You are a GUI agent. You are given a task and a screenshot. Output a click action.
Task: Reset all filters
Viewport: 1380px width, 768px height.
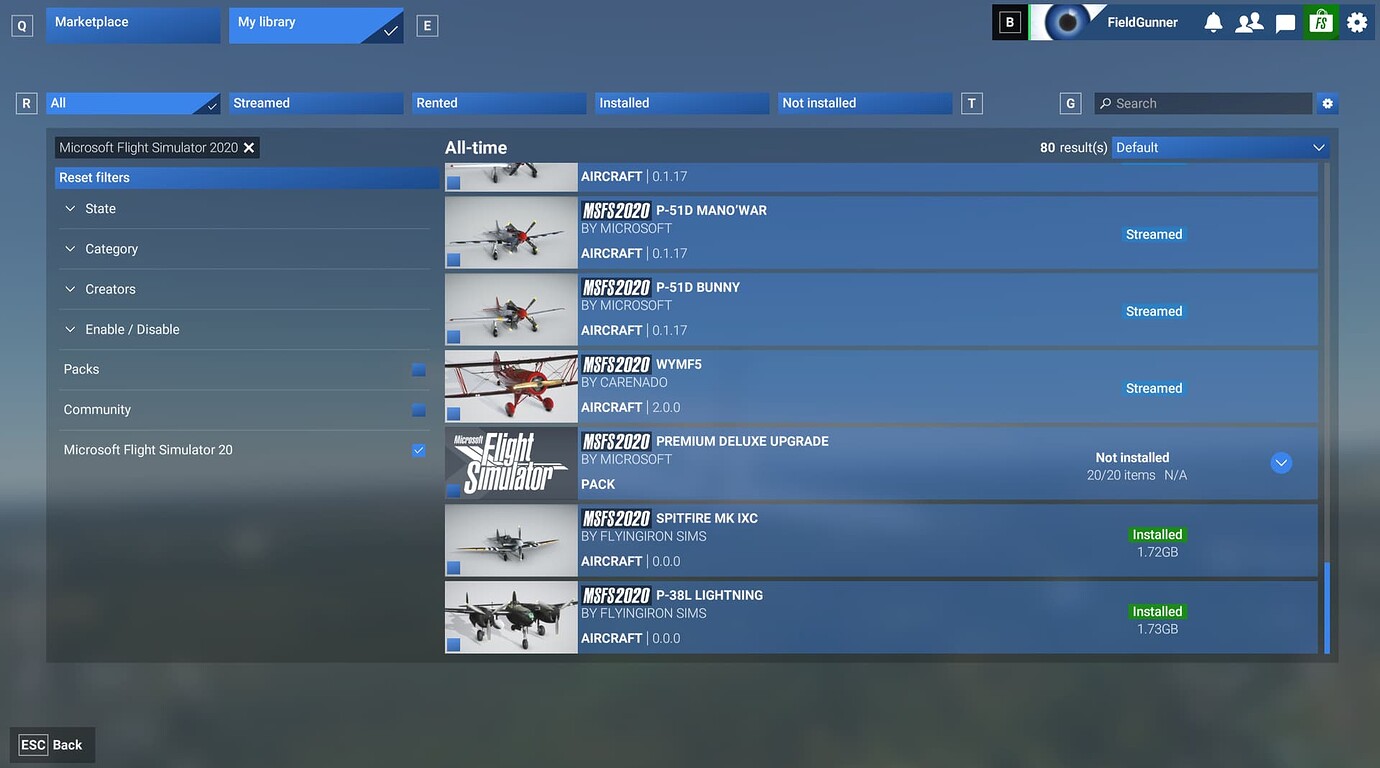click(94, 178)
